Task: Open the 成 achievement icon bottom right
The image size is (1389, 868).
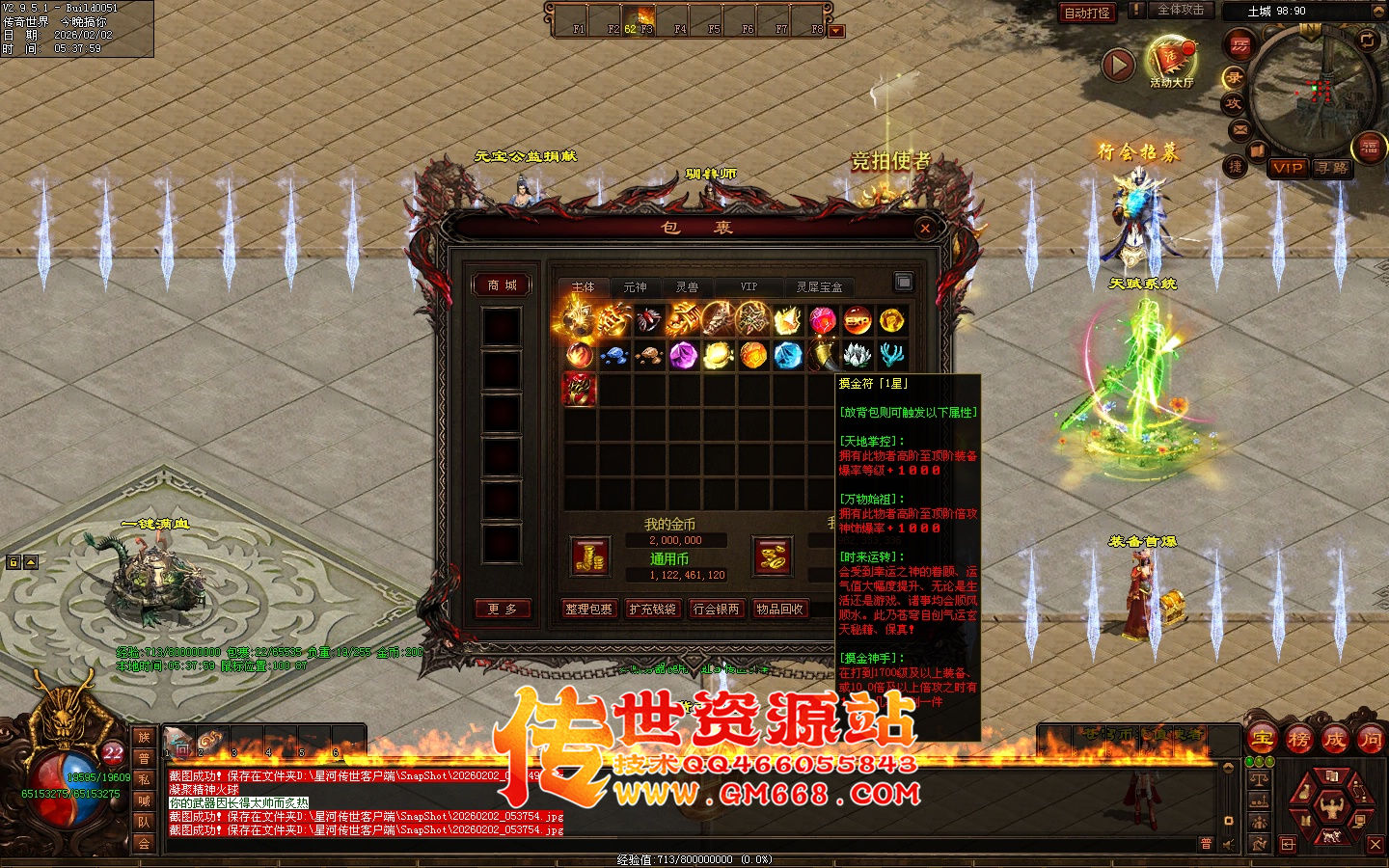Action: click(1336, 739)
